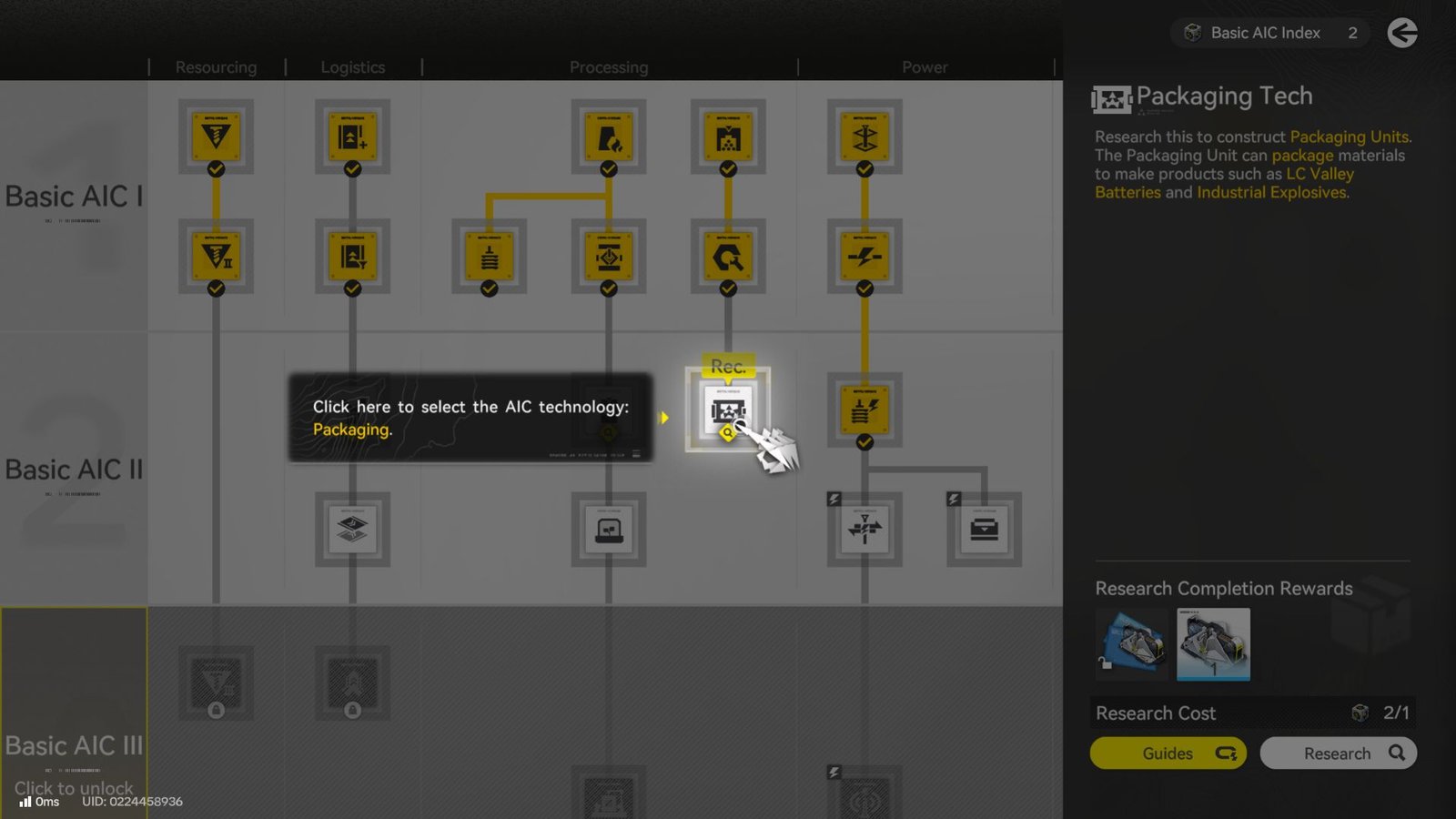Open the tier-one Resourcing drill technology node

pyautogui.click(x=216, y=135)
